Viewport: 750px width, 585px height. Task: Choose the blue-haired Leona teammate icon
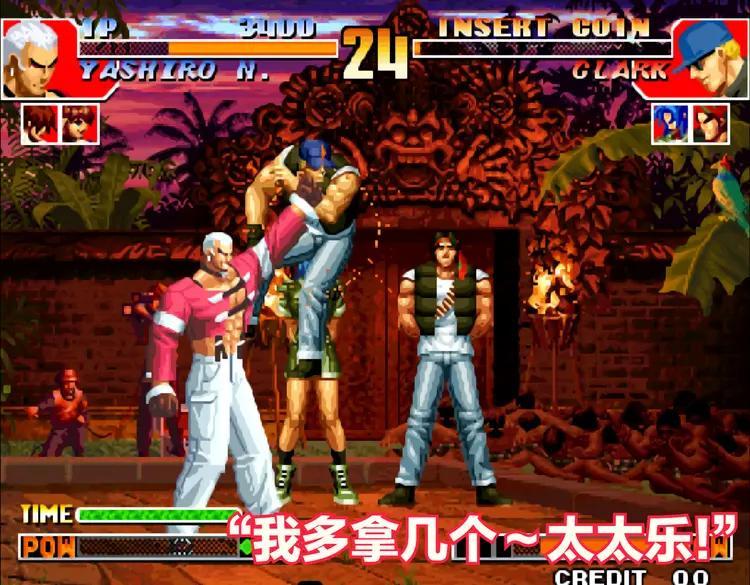tap(670, 123)
